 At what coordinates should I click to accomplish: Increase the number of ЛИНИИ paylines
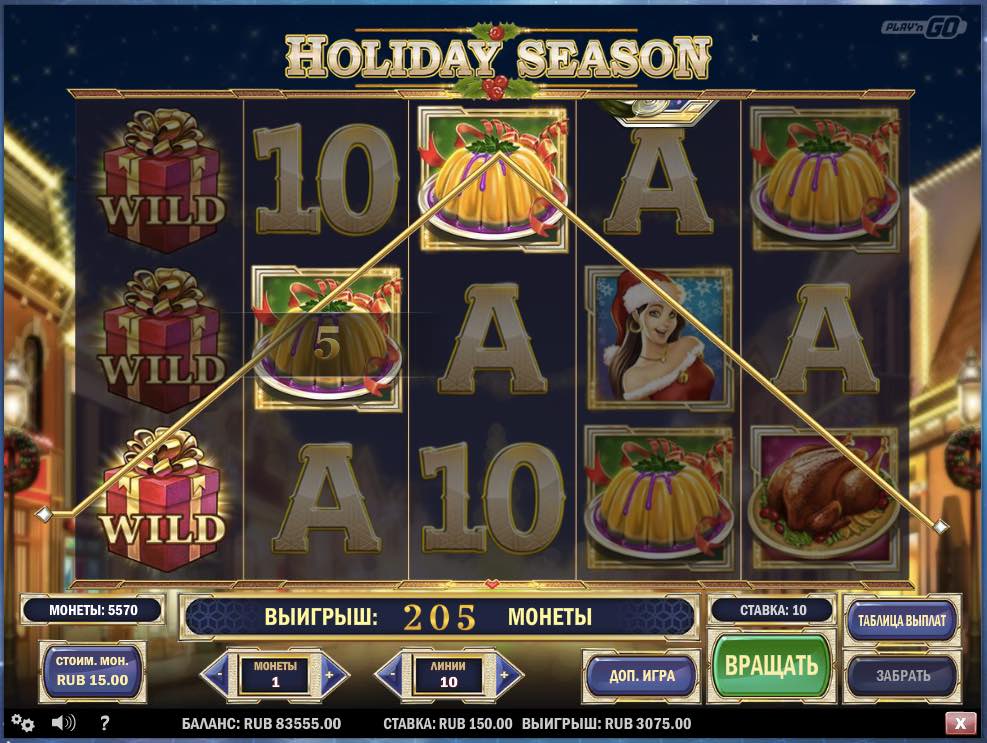pyautogui.click(x=506, y=675)
